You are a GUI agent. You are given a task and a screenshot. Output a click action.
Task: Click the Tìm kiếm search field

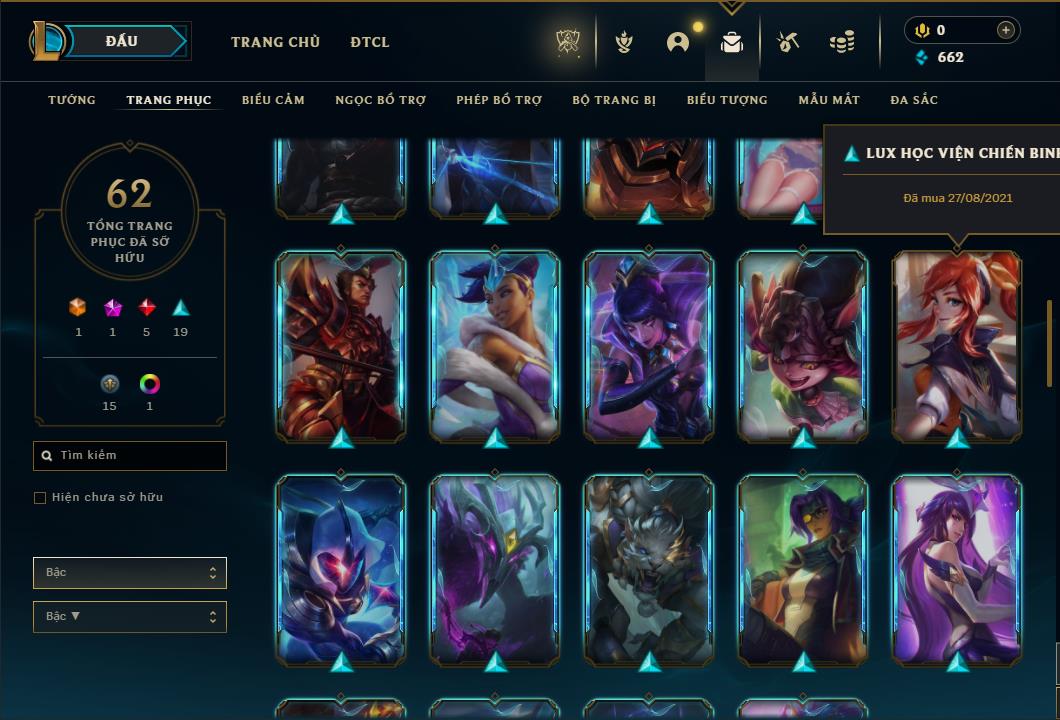(130, 456)
